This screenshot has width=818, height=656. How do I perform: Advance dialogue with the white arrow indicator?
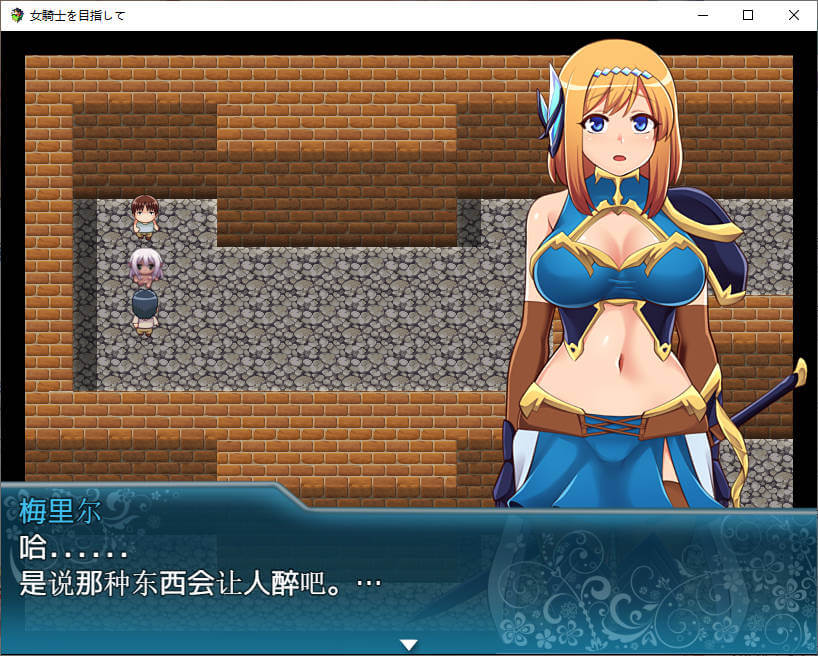tap(408, 644)
